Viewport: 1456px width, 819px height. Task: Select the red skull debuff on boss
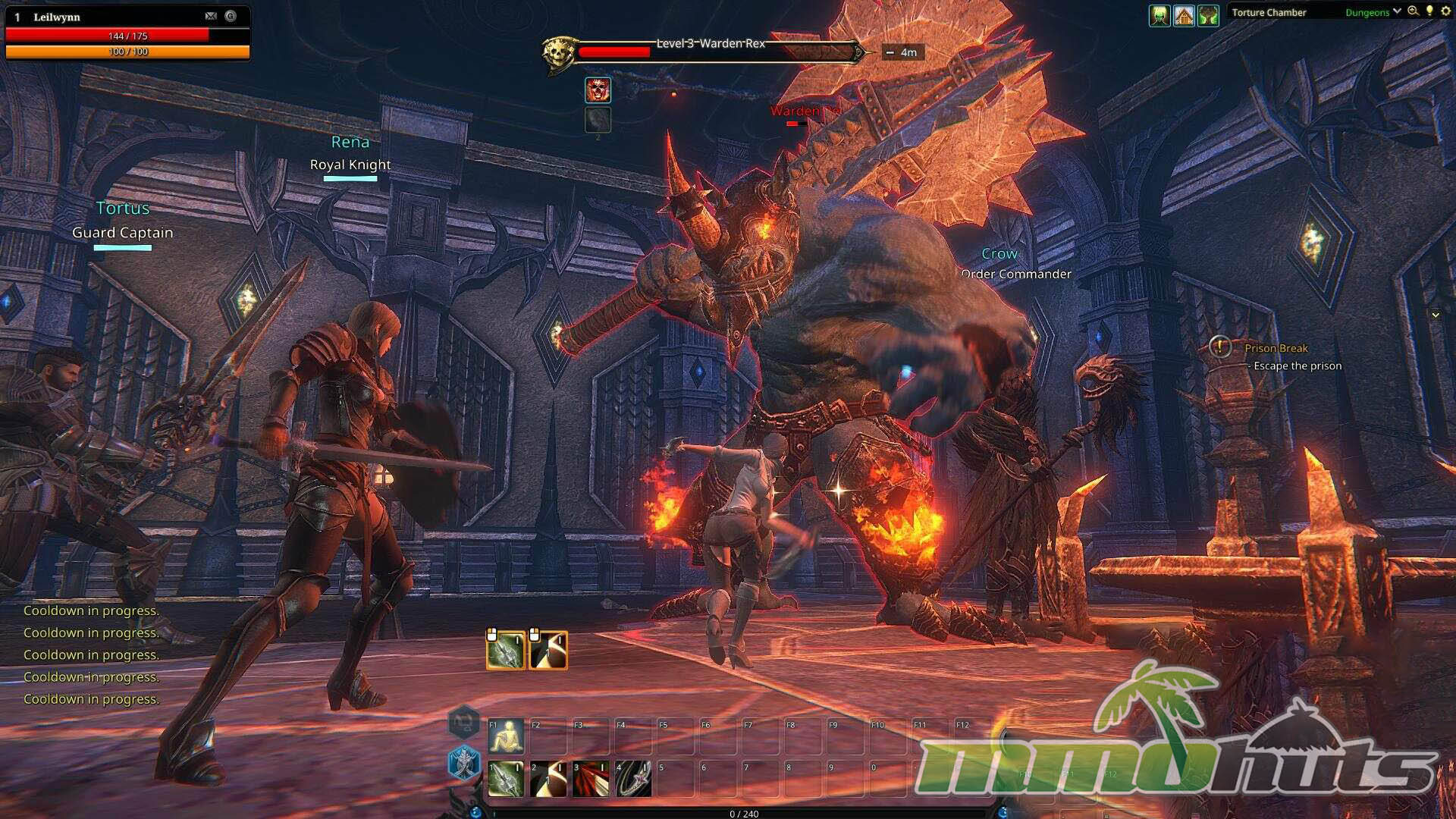pos(598,90)
